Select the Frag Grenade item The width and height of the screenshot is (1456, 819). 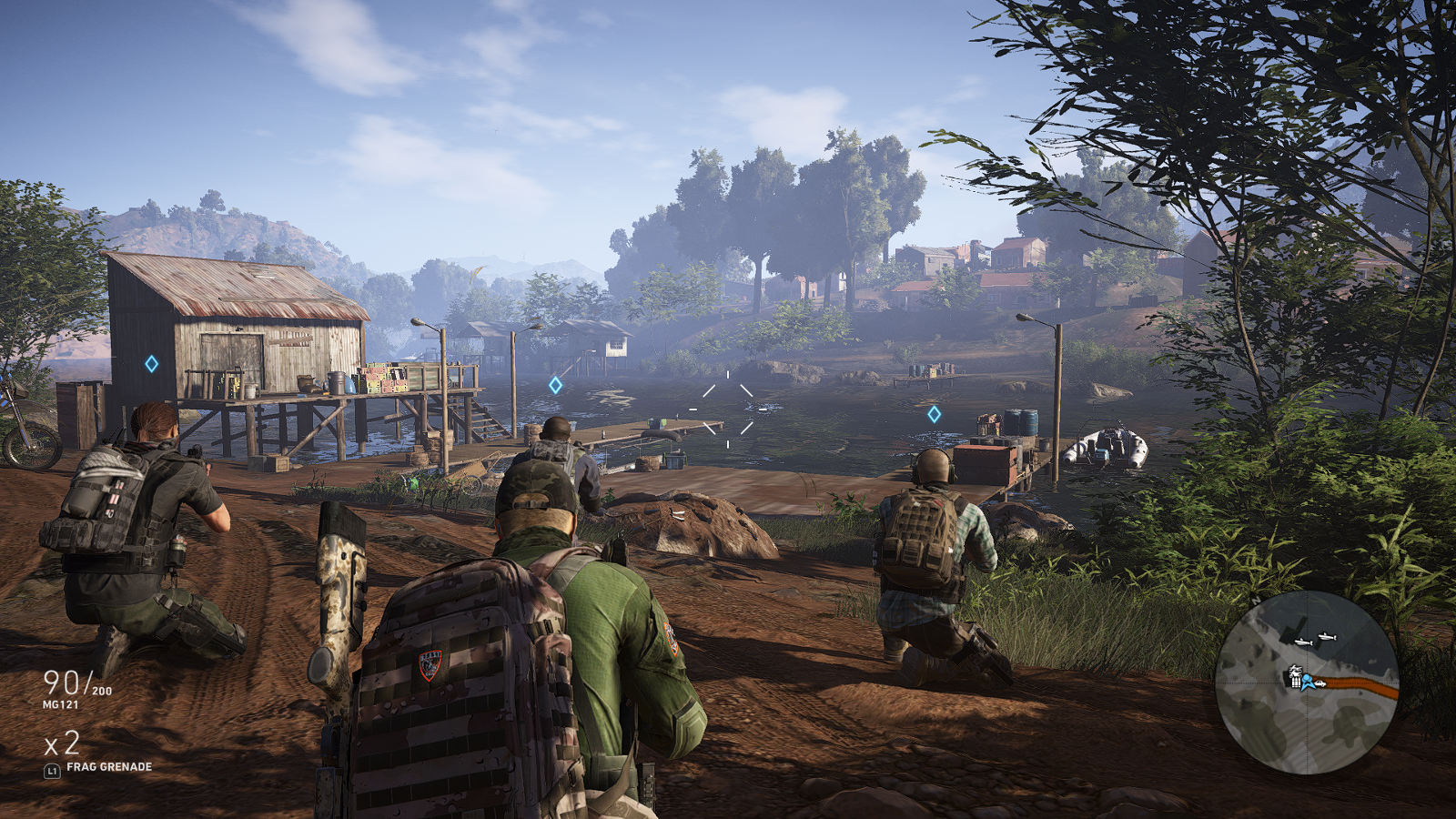click(108, 767)
